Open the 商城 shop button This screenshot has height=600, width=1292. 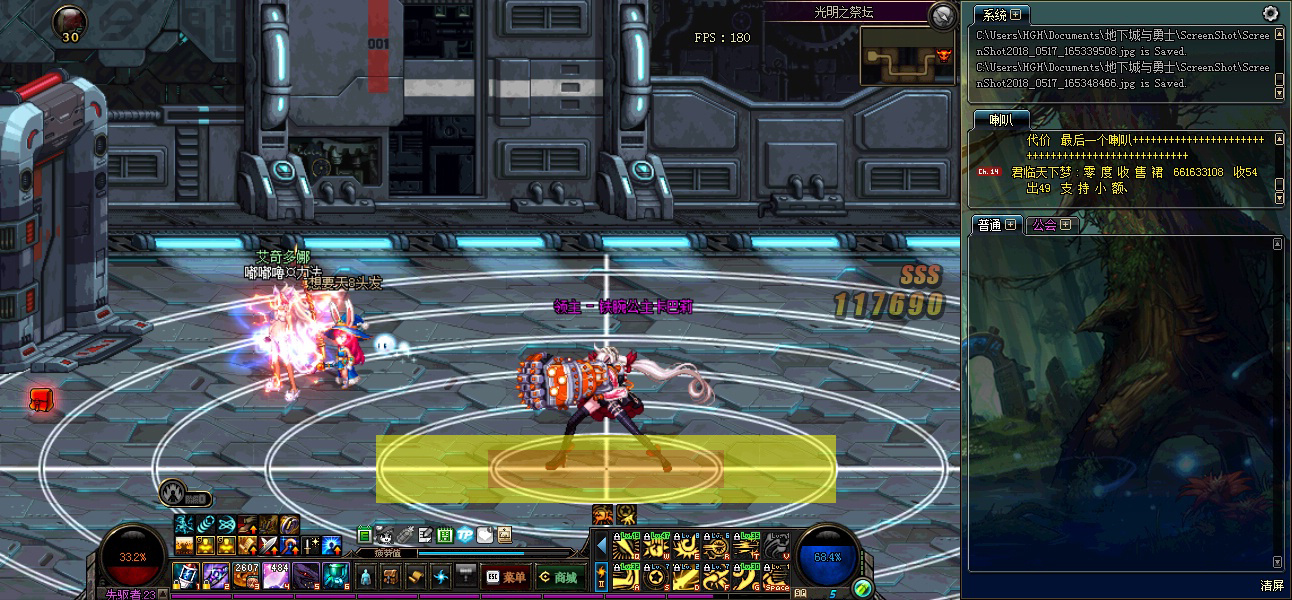click(558, 577)
